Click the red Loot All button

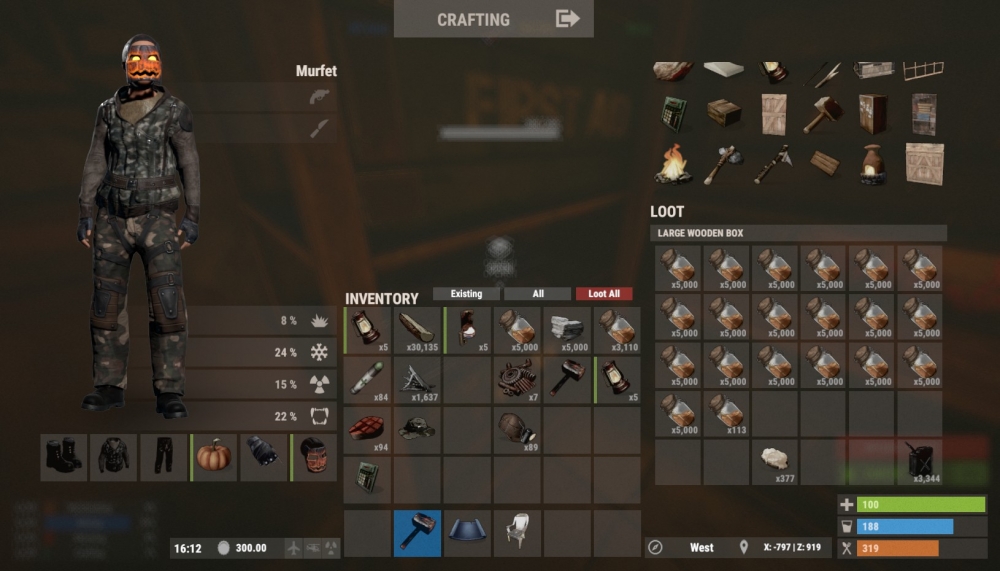604,294
